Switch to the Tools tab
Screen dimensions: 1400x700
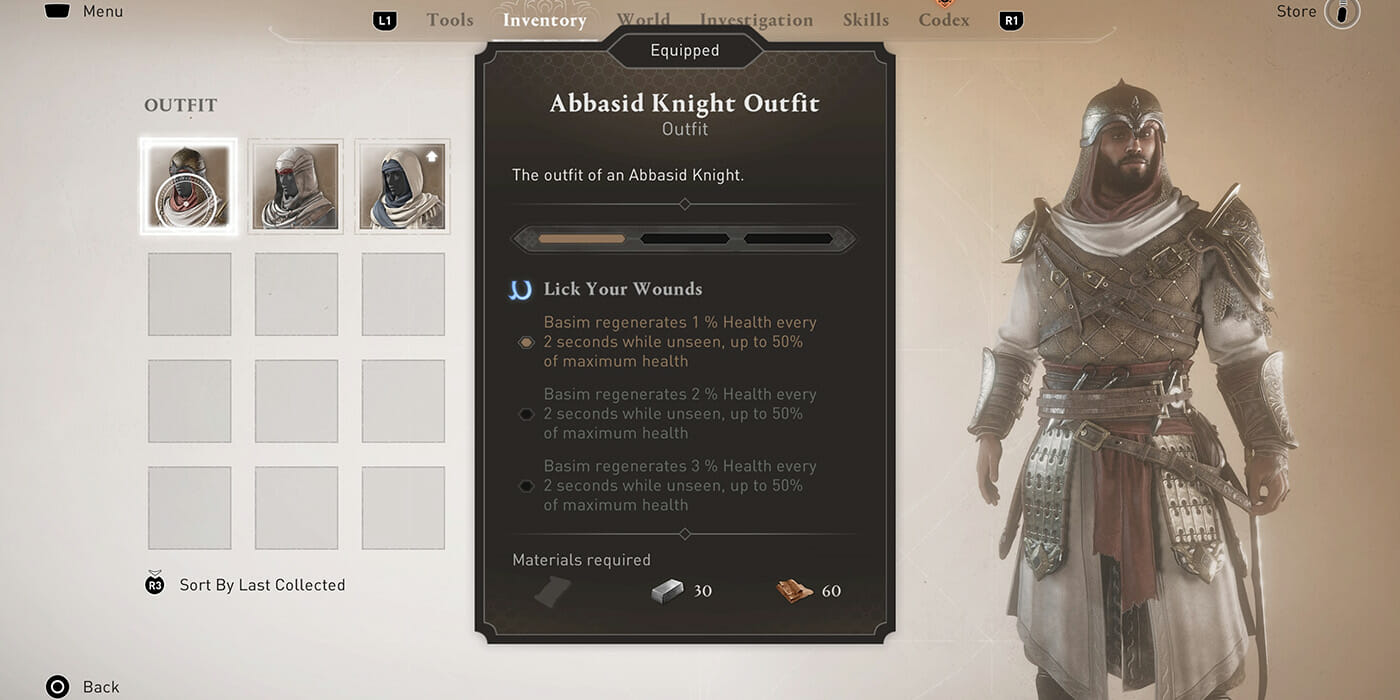(x=450, y=20)
